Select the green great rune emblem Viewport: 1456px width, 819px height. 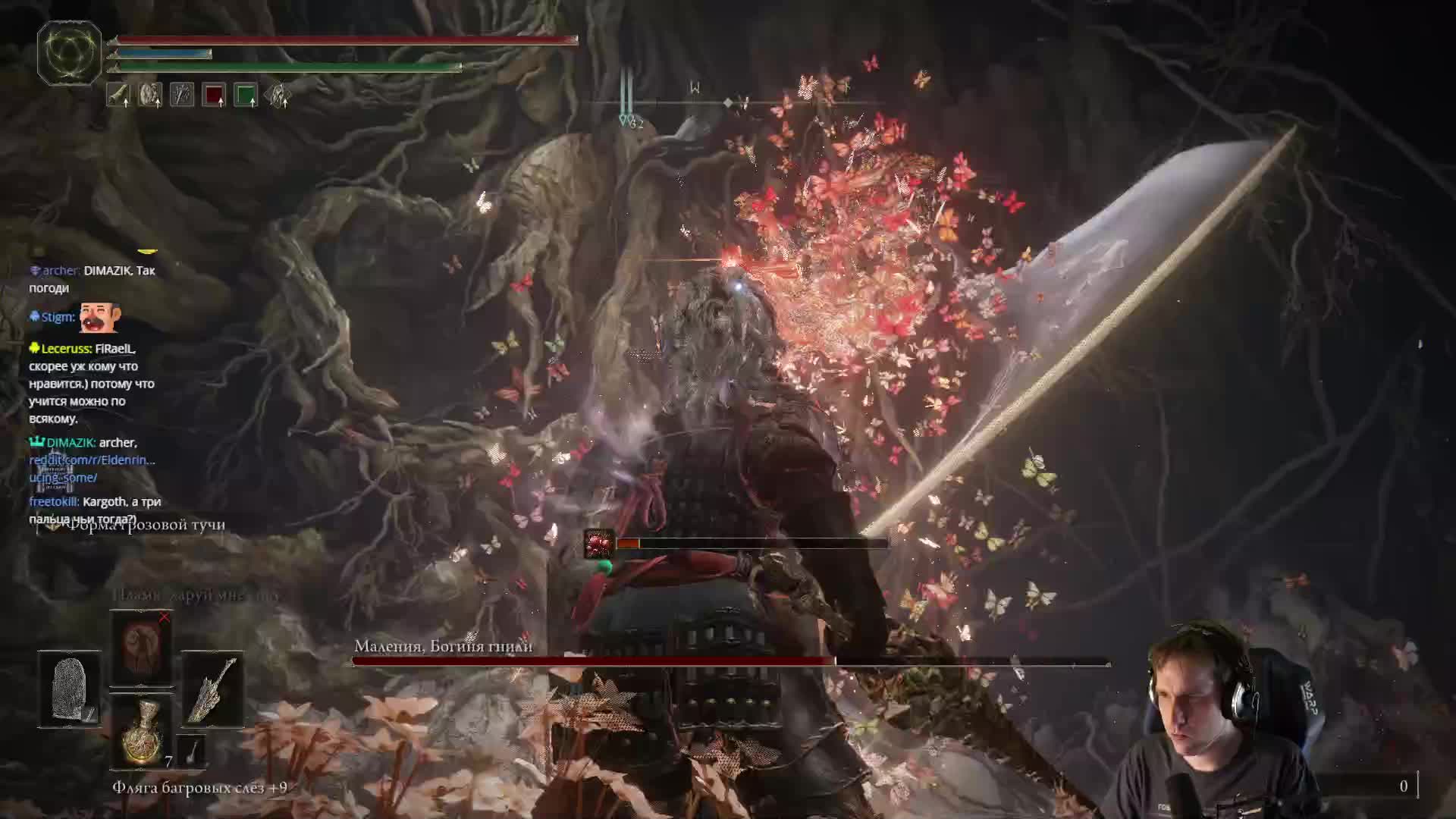click(69, 52)
